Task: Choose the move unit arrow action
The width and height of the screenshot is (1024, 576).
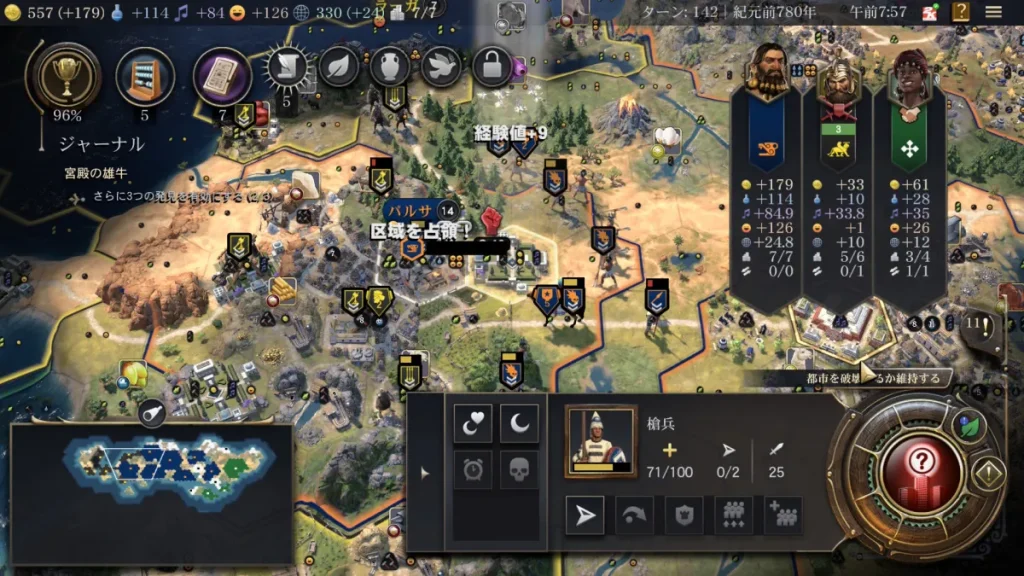Action: 584,515
